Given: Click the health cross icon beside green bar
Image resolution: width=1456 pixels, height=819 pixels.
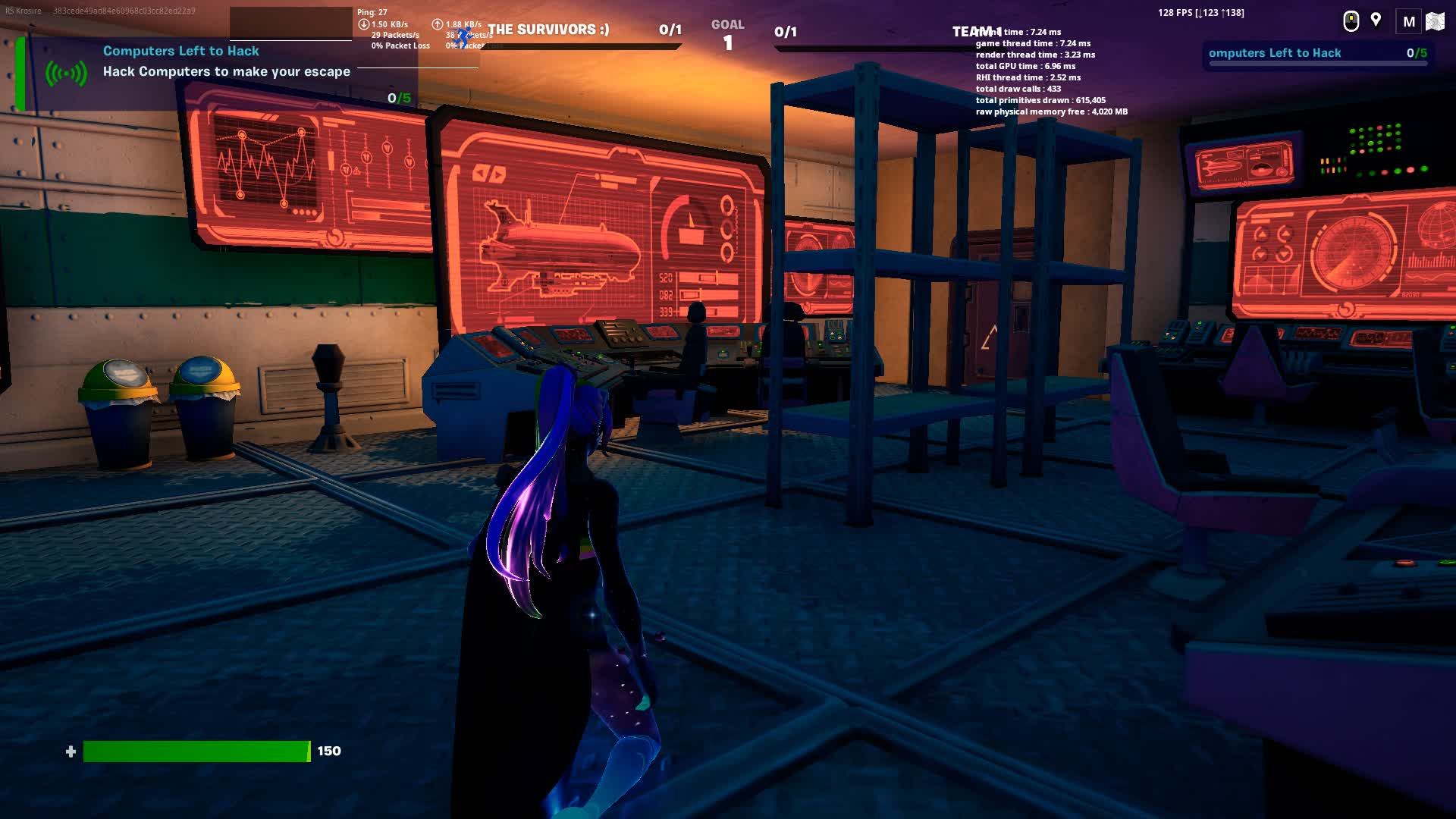Looking at the screenshot, I should click(x=72, y=752).
